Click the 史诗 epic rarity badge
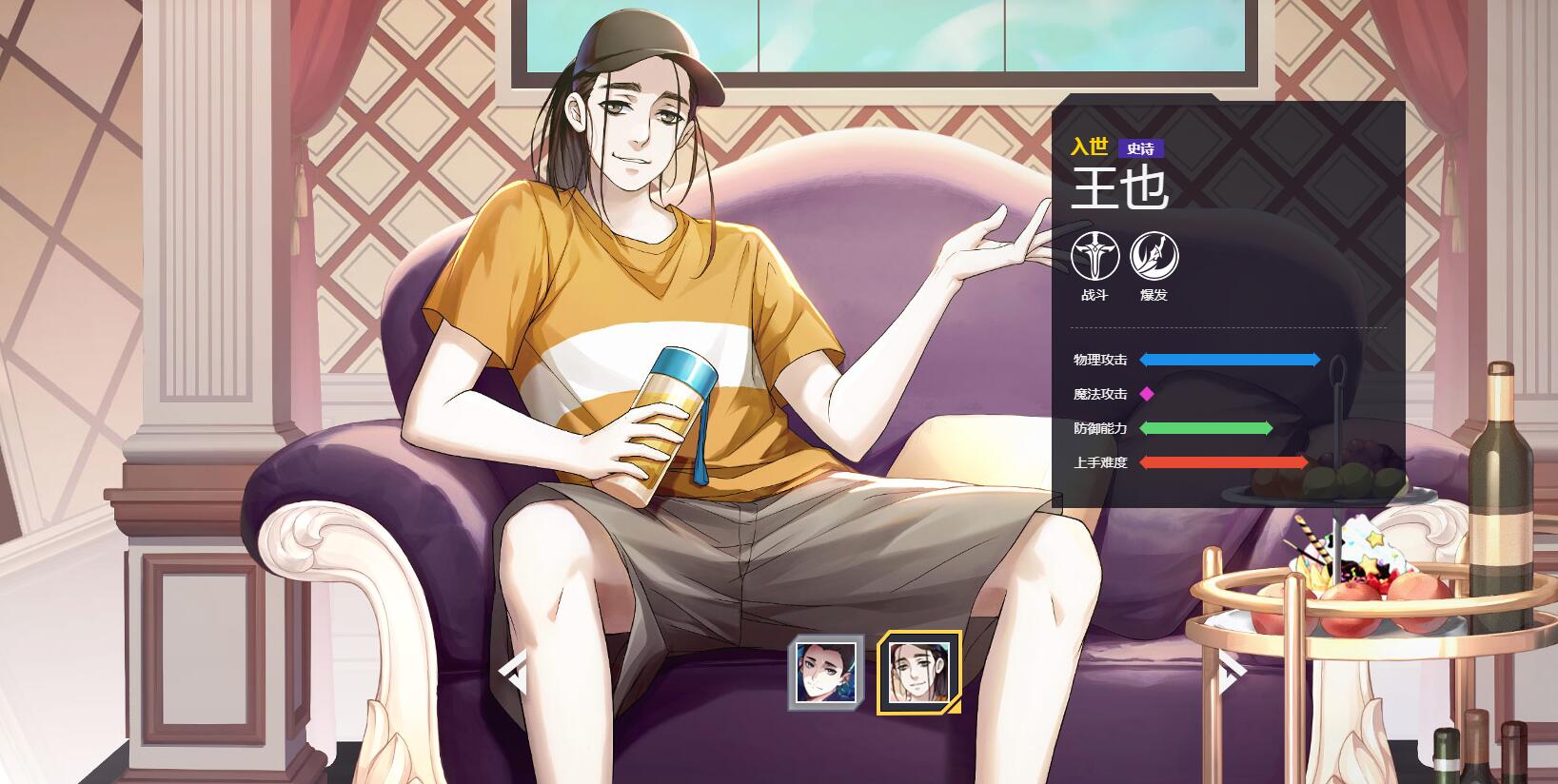 point(1140,147)
